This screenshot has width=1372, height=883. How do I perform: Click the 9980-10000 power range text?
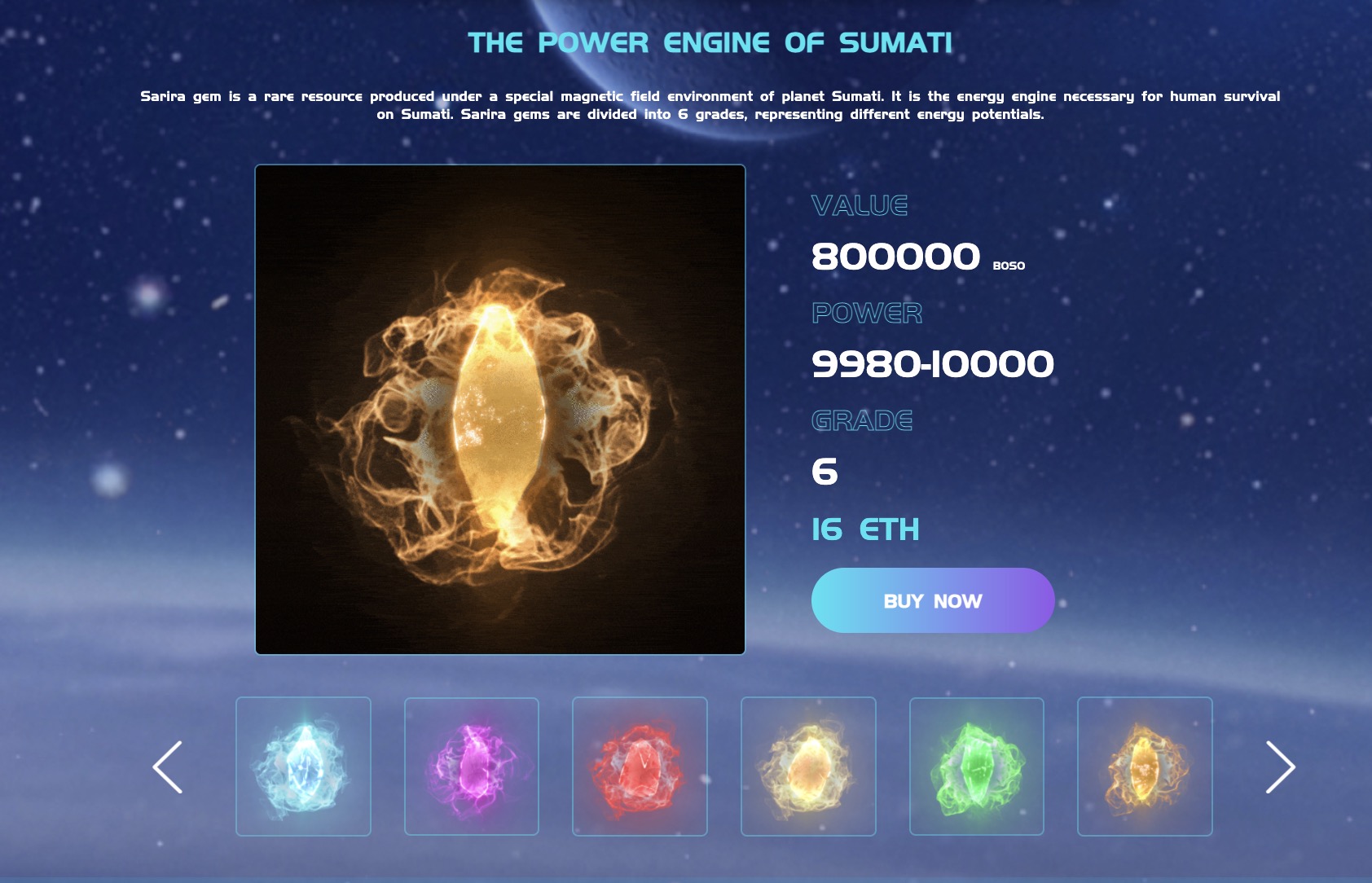click(933, 364)
